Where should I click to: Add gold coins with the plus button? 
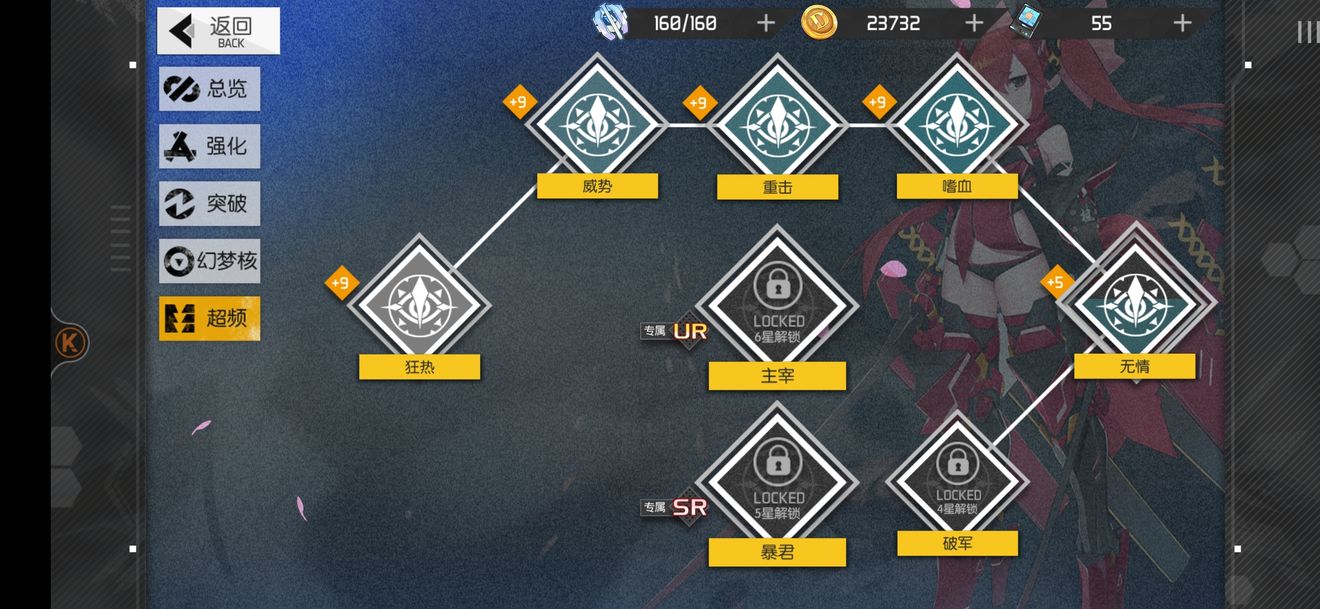pyautogui.click(x=974, y=23)
